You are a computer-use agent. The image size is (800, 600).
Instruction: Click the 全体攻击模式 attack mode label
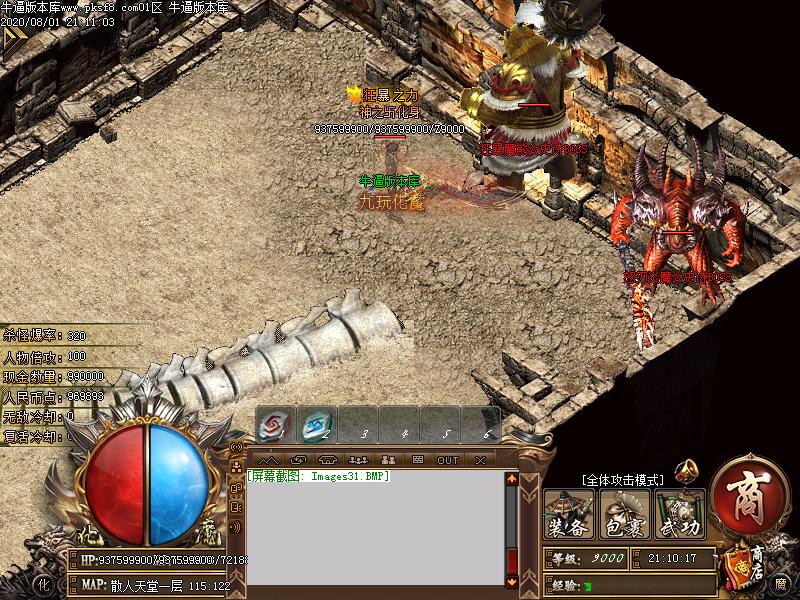point(622,480)
